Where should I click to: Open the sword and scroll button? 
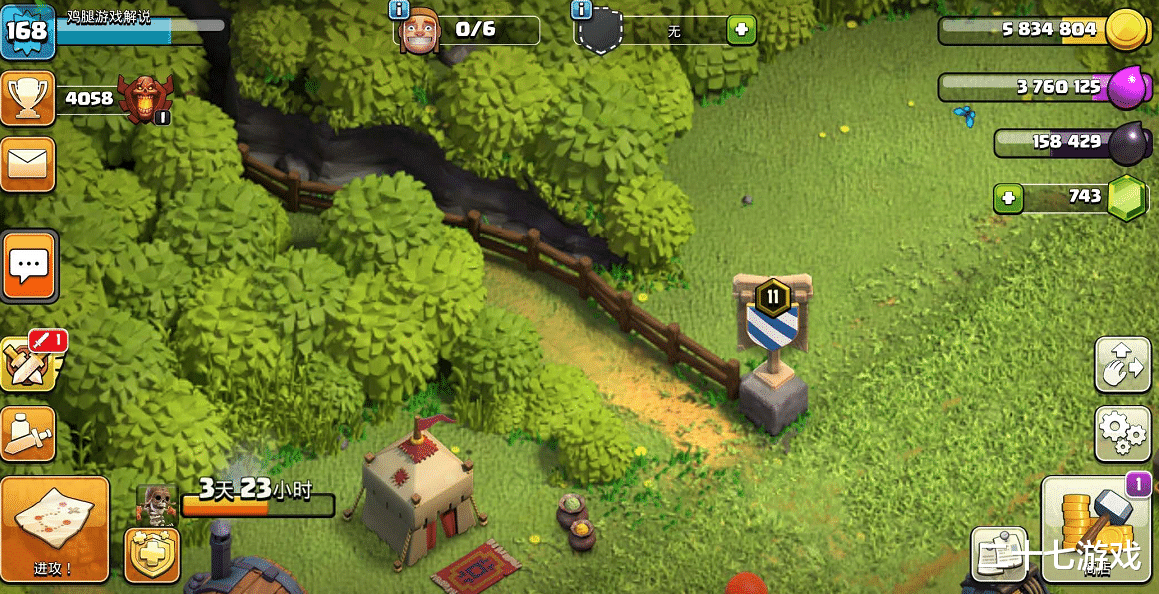(x=28, y=433)
